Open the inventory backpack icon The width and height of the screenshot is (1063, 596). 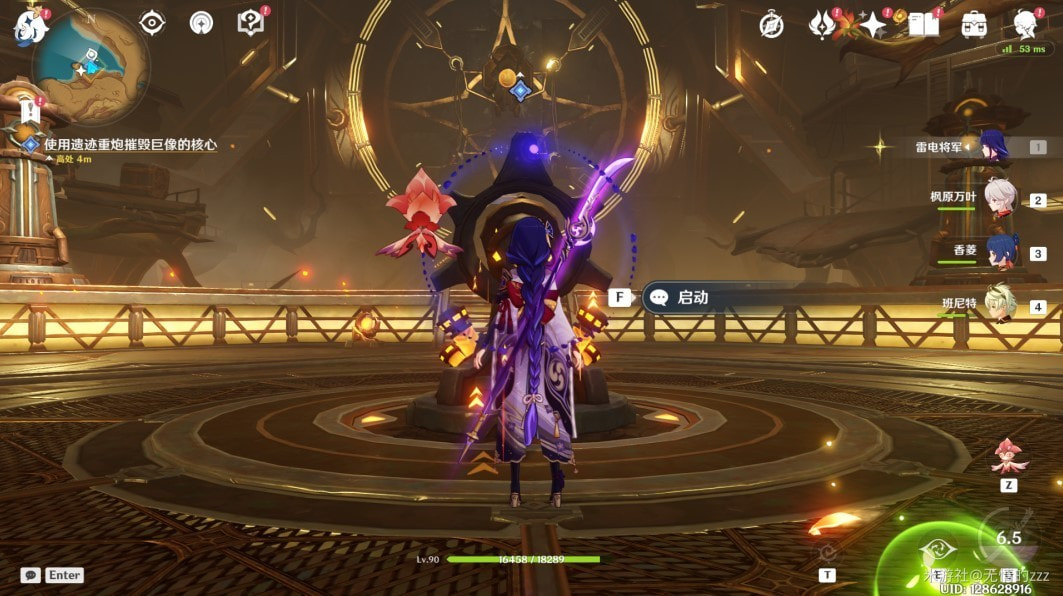(973, 25)
